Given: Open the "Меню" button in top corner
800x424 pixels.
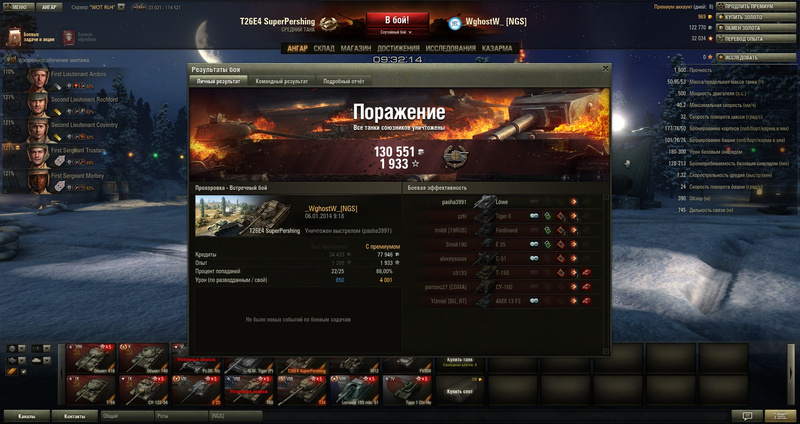Looking at the screenshot, I should click(19, 5).
